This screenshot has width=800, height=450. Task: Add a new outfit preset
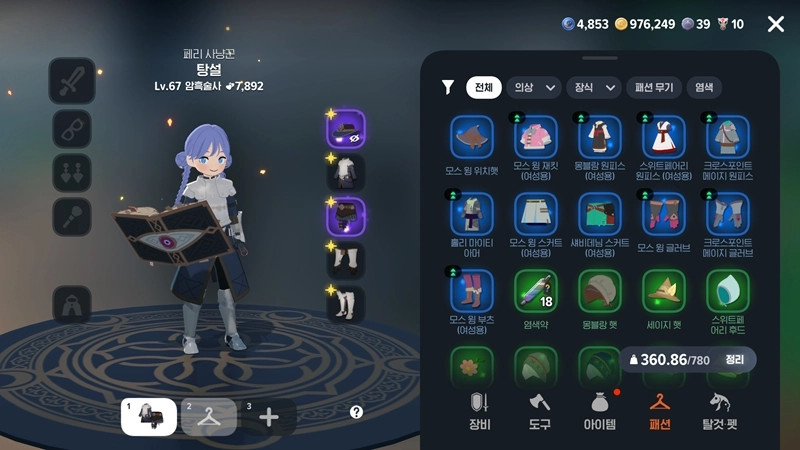[269, 416]
